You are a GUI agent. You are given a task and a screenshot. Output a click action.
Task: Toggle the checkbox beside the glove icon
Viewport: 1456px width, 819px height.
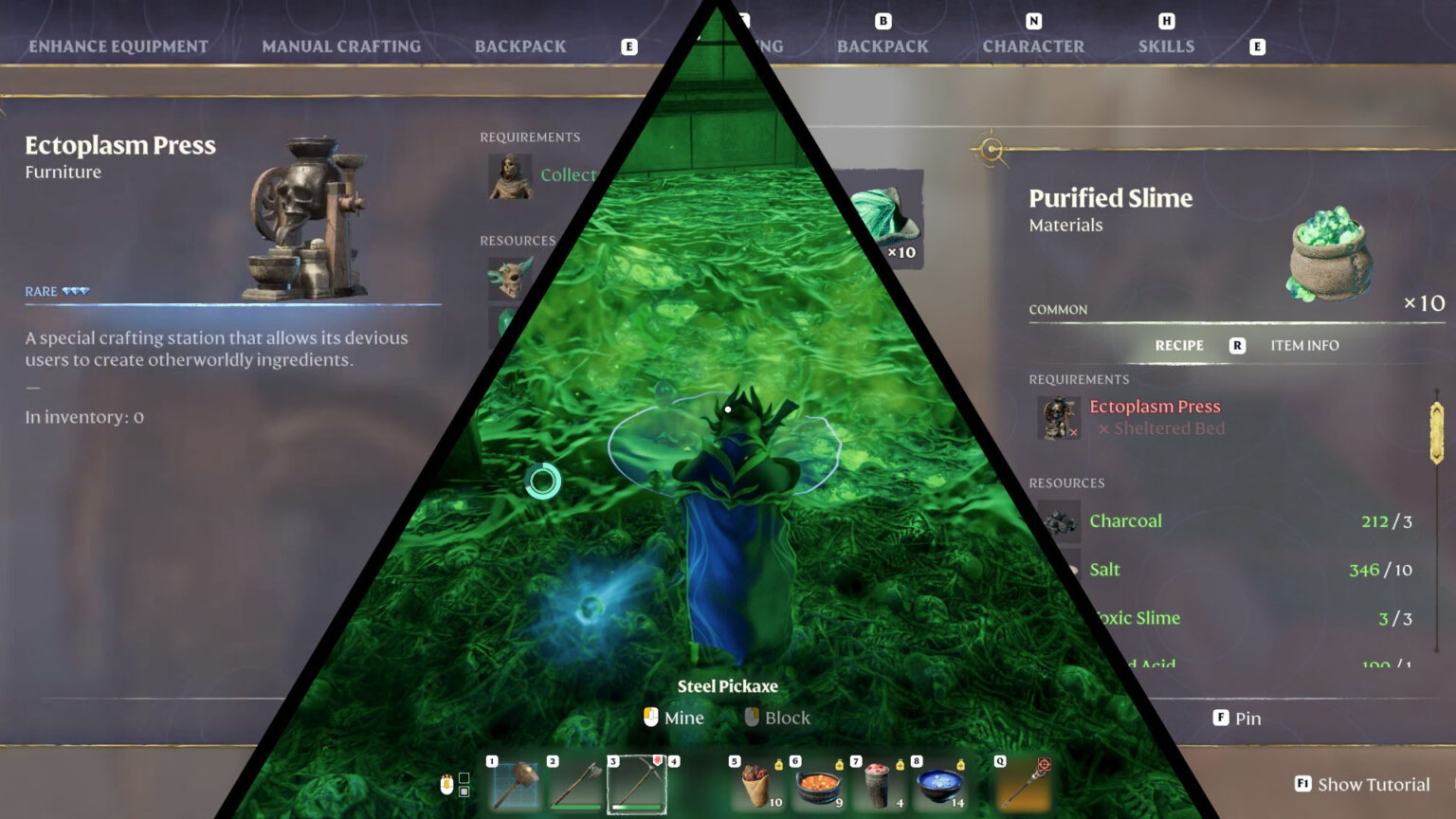pos(464,775)
